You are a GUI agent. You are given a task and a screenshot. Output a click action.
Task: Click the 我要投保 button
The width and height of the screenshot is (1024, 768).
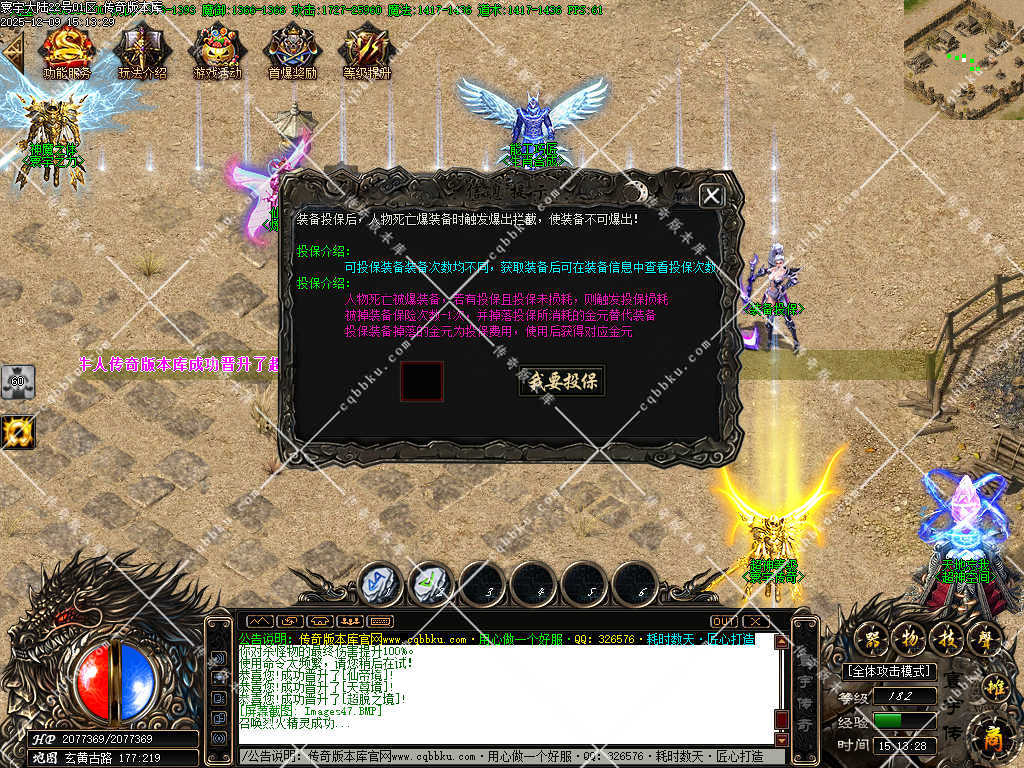coord(562,380)
